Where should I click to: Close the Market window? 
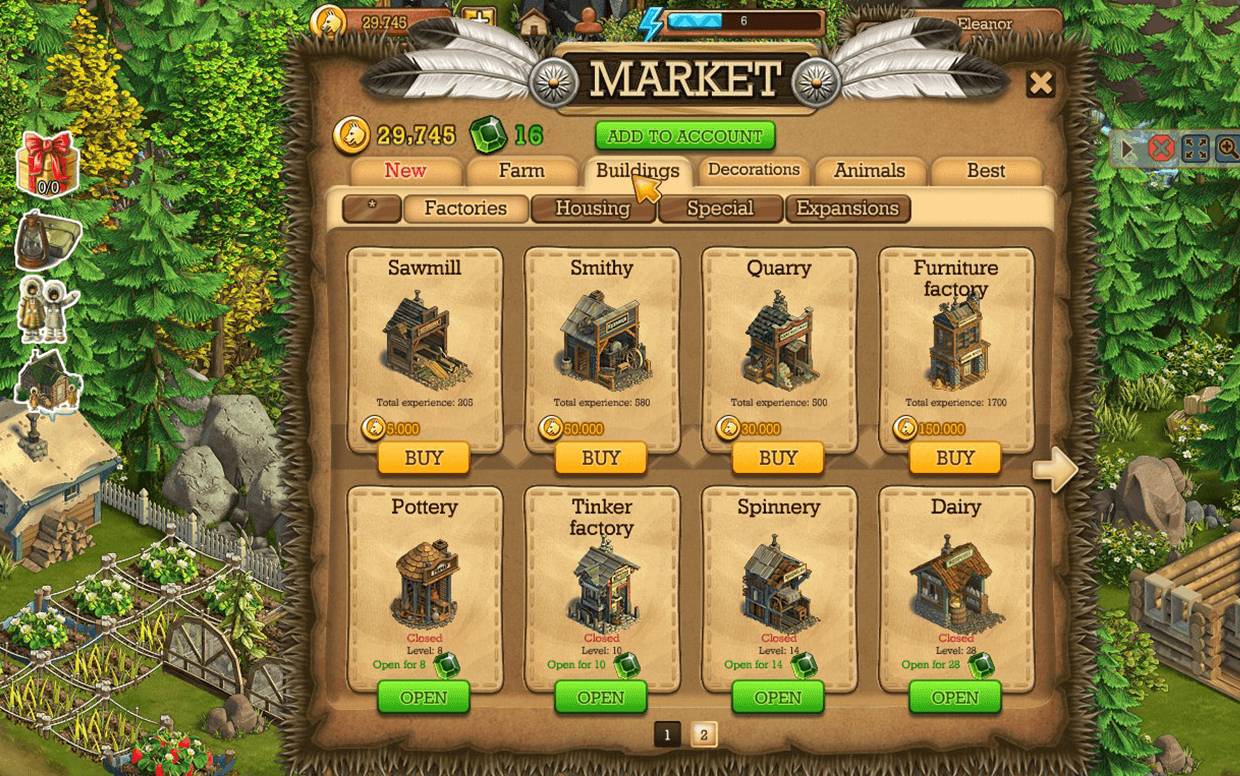click(1041, 83)
